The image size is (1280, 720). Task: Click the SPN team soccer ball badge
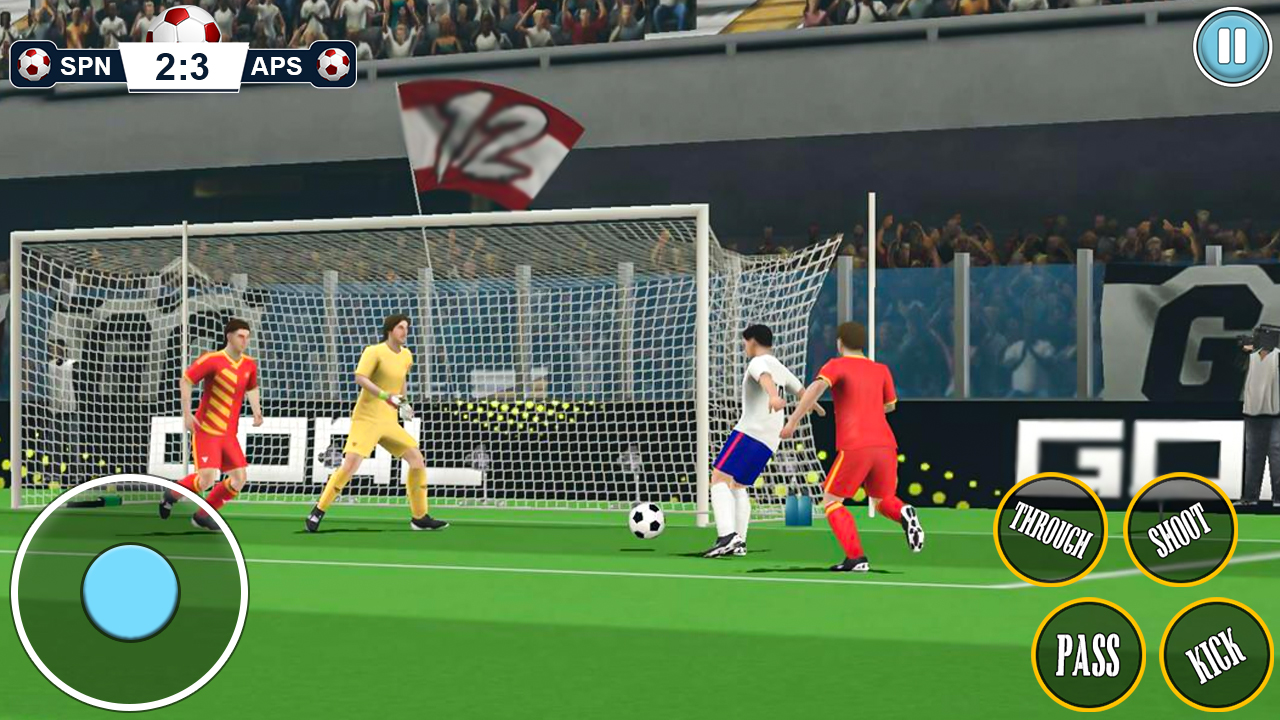click(x=35, y=65)
